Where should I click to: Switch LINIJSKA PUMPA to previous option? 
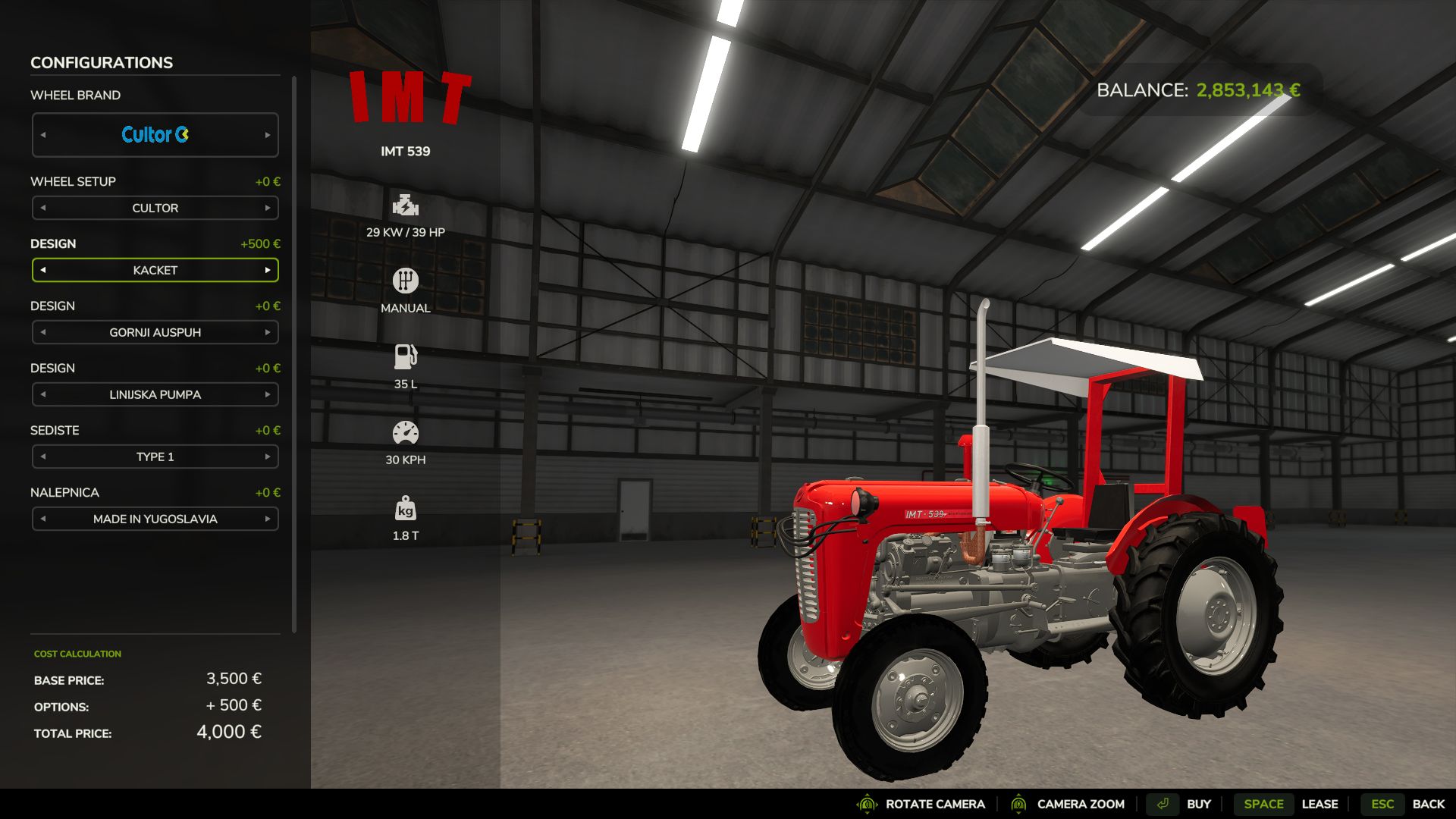(x=43, y=394)
